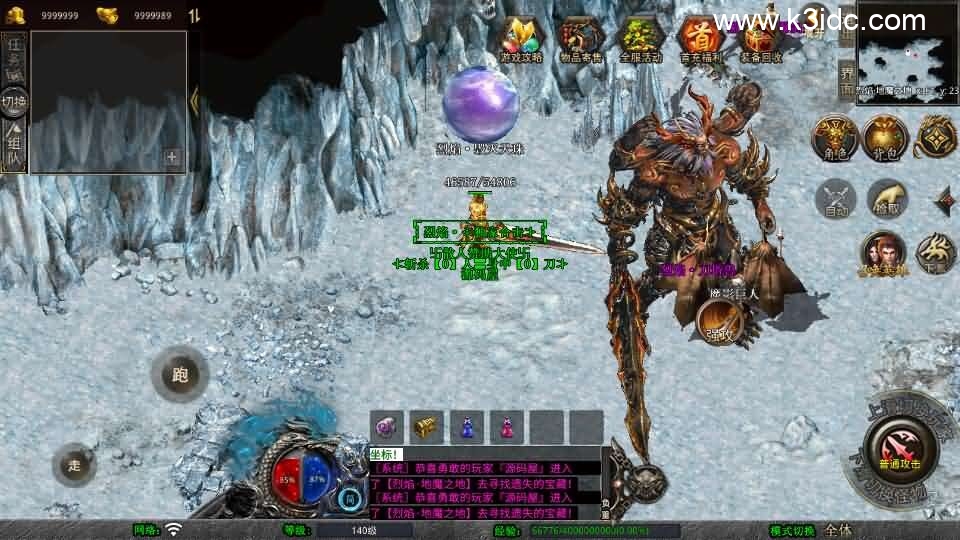This screenshot has height=540, width=960.
Task: Click the minimap in the corner
Action: 907,50
